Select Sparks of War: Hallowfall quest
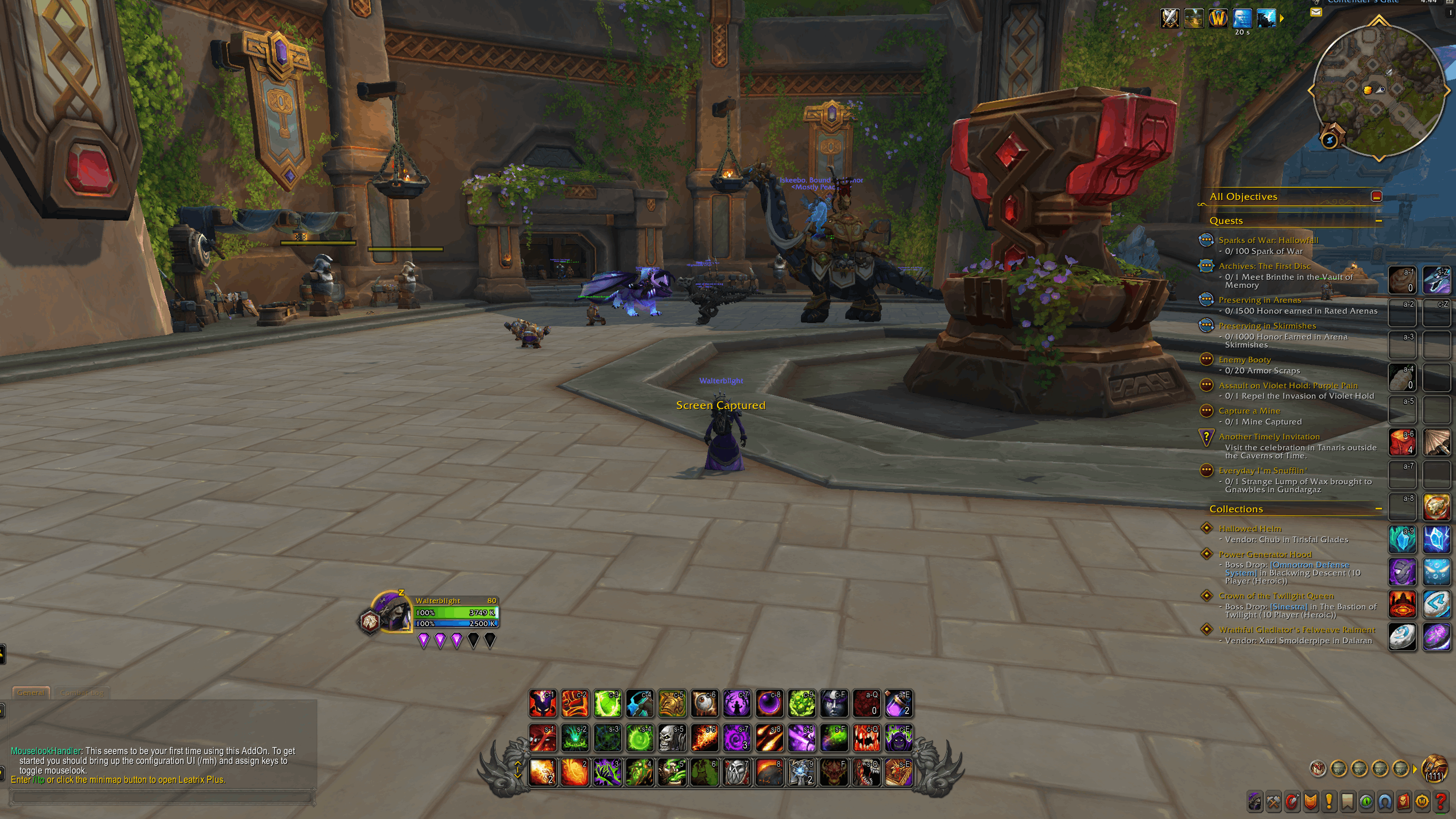 pos(1268,240)
